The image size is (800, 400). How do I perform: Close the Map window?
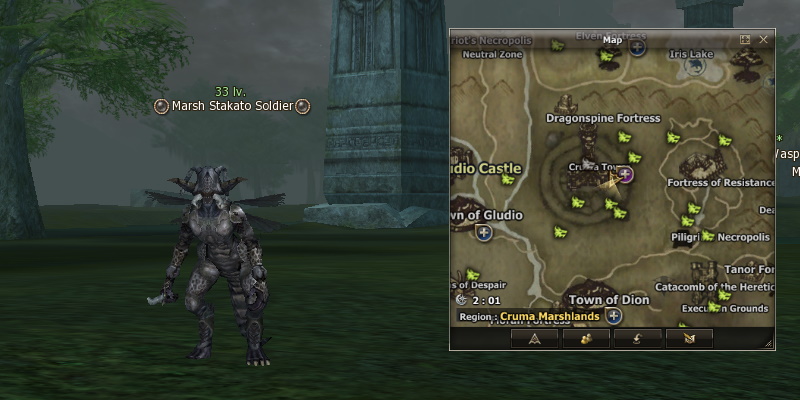click(764, 40)
